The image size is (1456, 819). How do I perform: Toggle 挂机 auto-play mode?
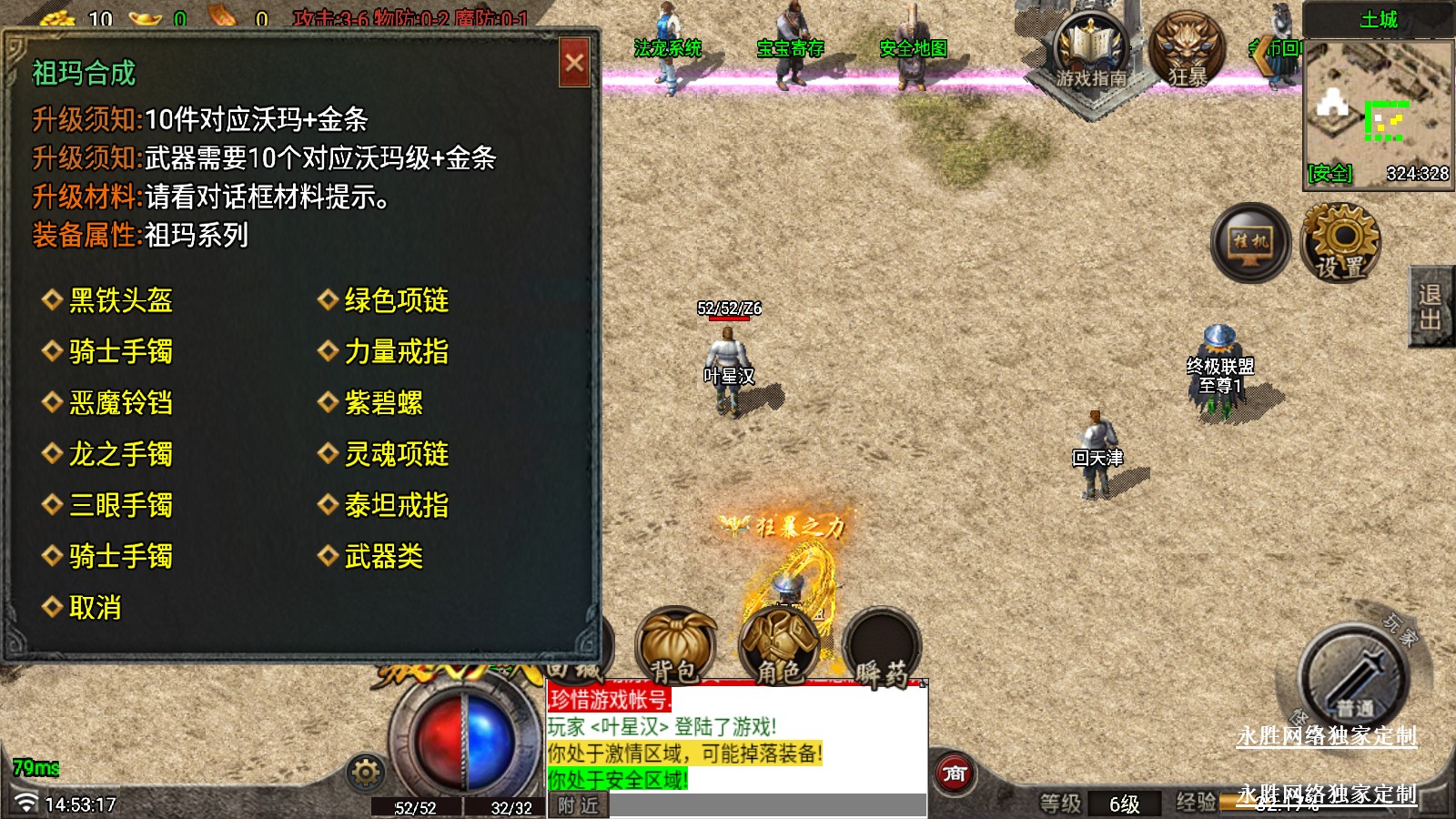point(1250,242)
